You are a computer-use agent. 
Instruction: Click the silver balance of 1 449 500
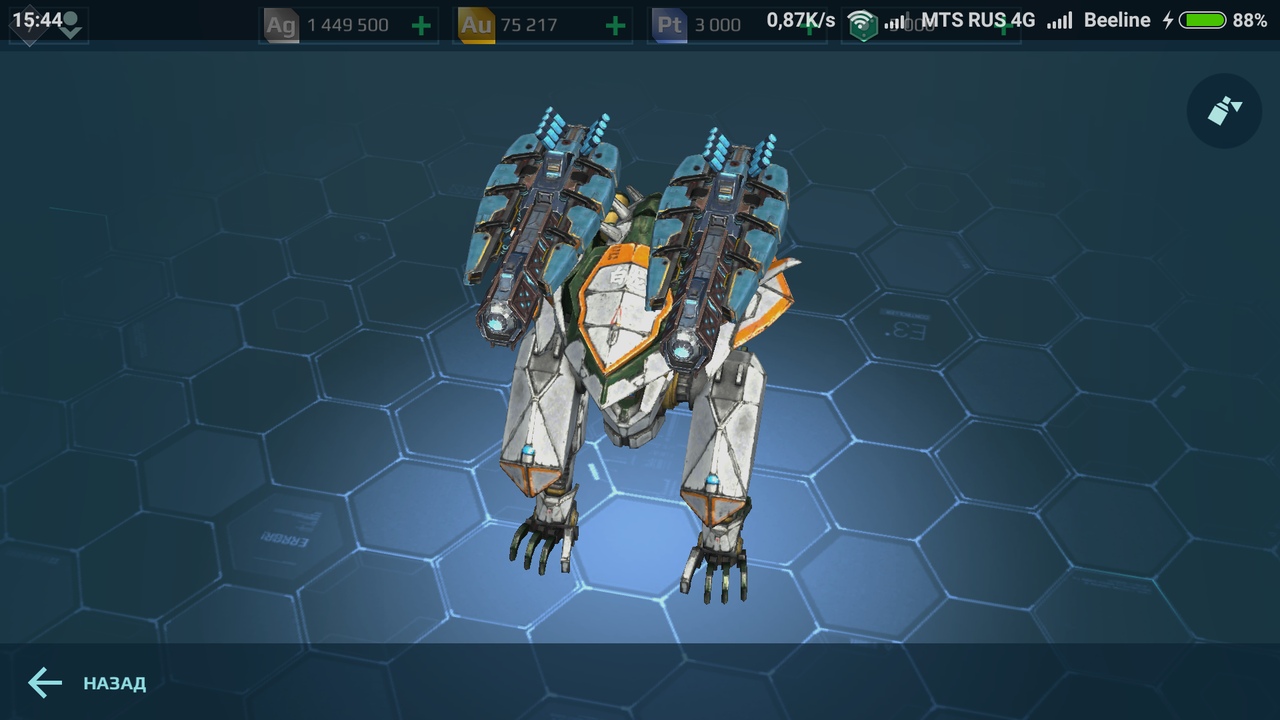coord(350,24)
